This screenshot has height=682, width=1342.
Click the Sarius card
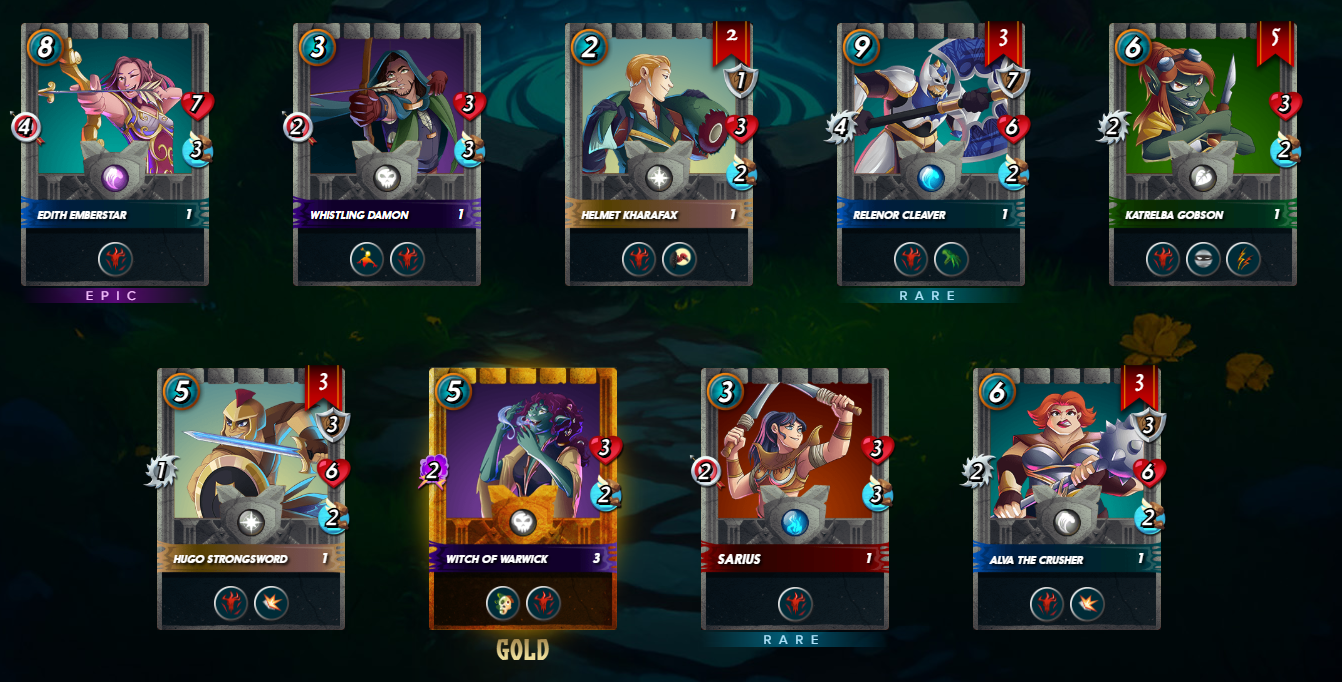[795, 499]
